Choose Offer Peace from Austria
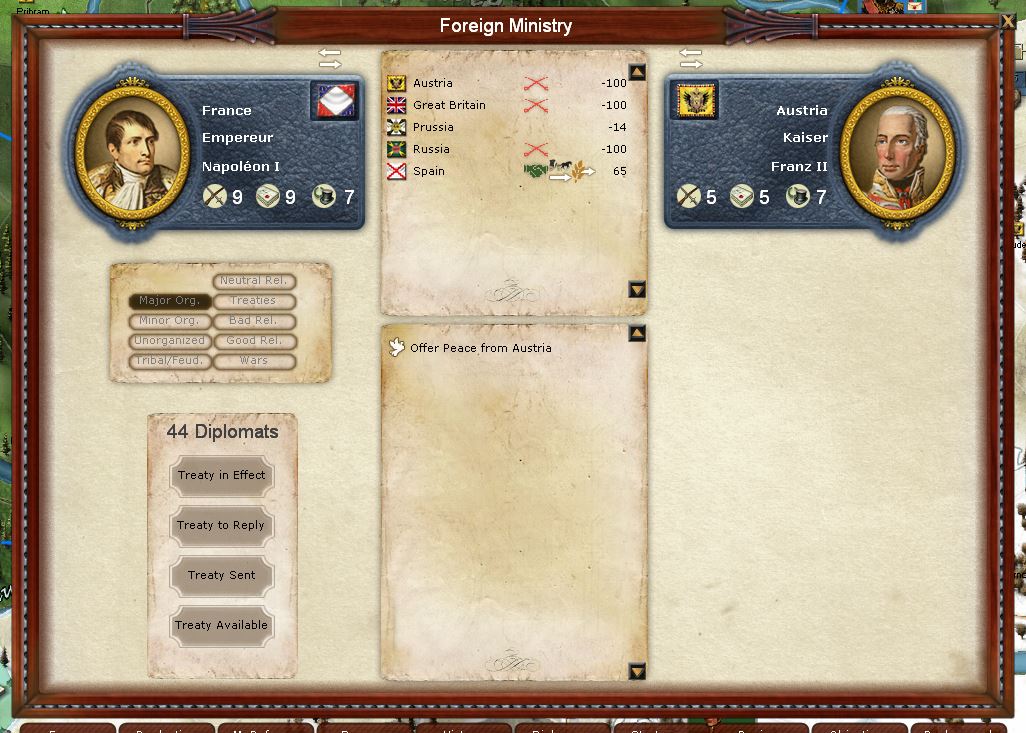 pyautogui.click(x=480, y=348)
